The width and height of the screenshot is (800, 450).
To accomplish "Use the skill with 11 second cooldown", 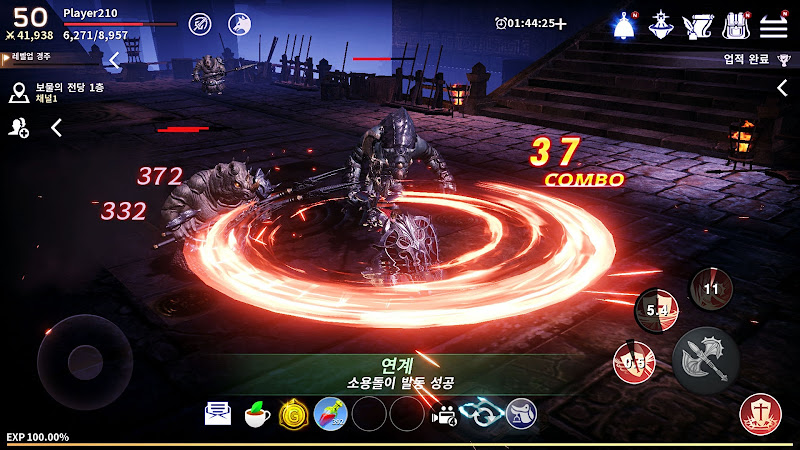I will 712,289.
